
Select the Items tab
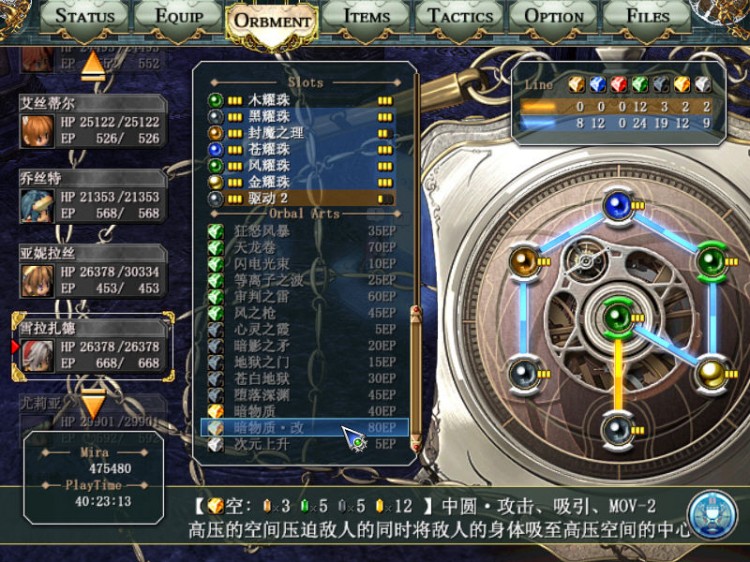(x=366, y=16)
